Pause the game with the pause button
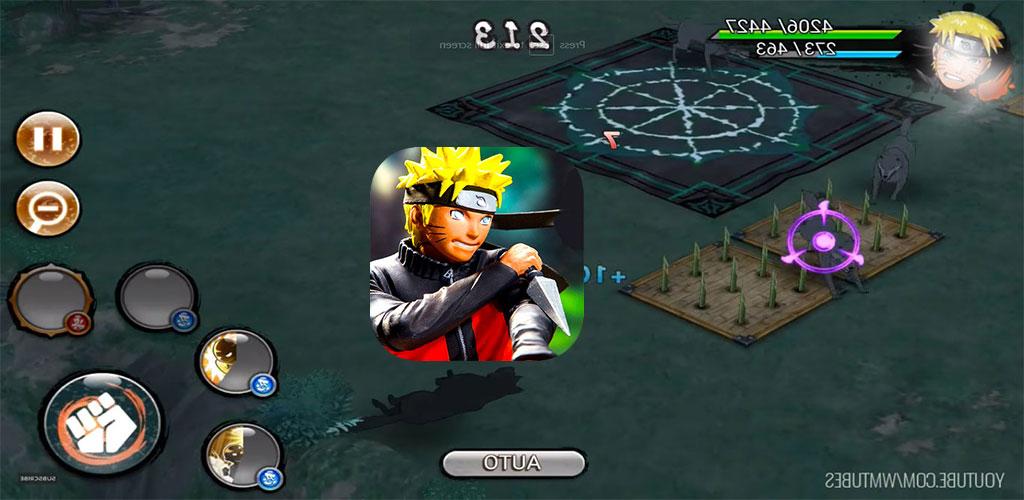Screen dimensions: 1024x500 click(47, 138)
